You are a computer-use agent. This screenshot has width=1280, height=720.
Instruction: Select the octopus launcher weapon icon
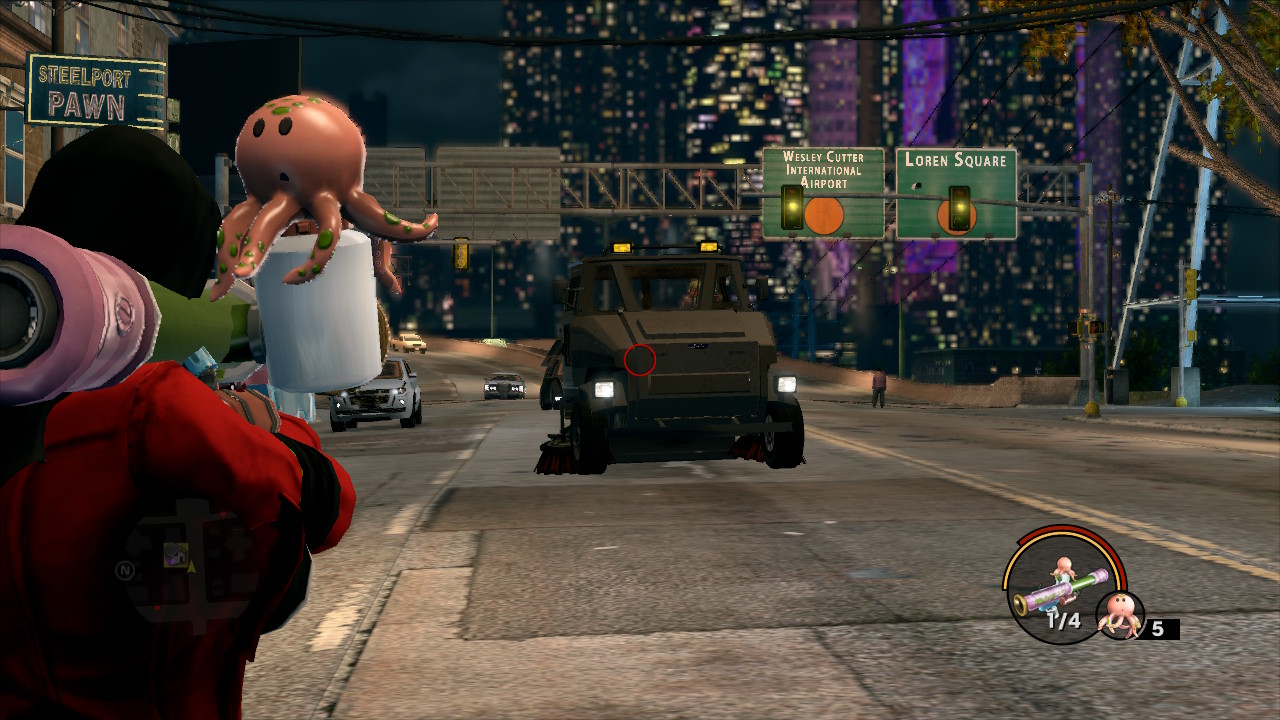(1060, 590)
